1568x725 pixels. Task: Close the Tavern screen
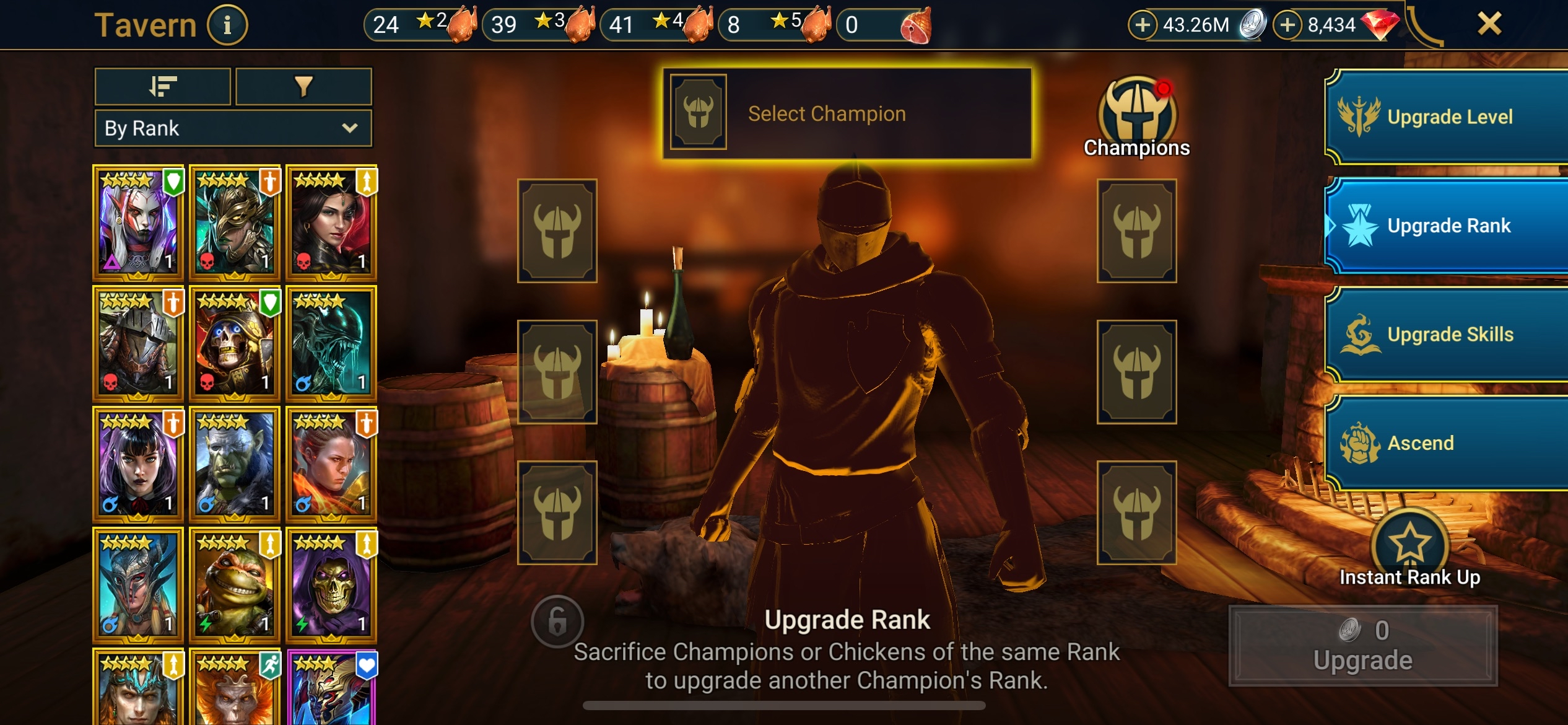tap(1489, 24)
